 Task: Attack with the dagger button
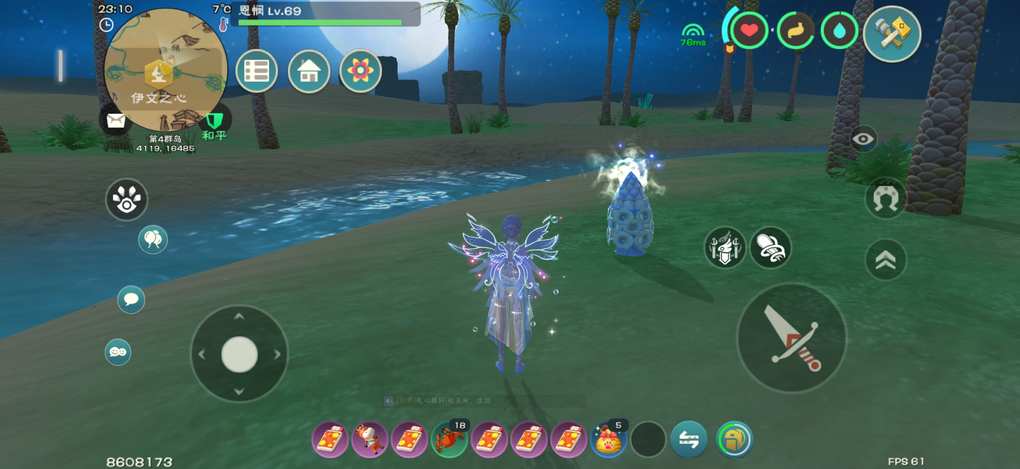(791, 337)
